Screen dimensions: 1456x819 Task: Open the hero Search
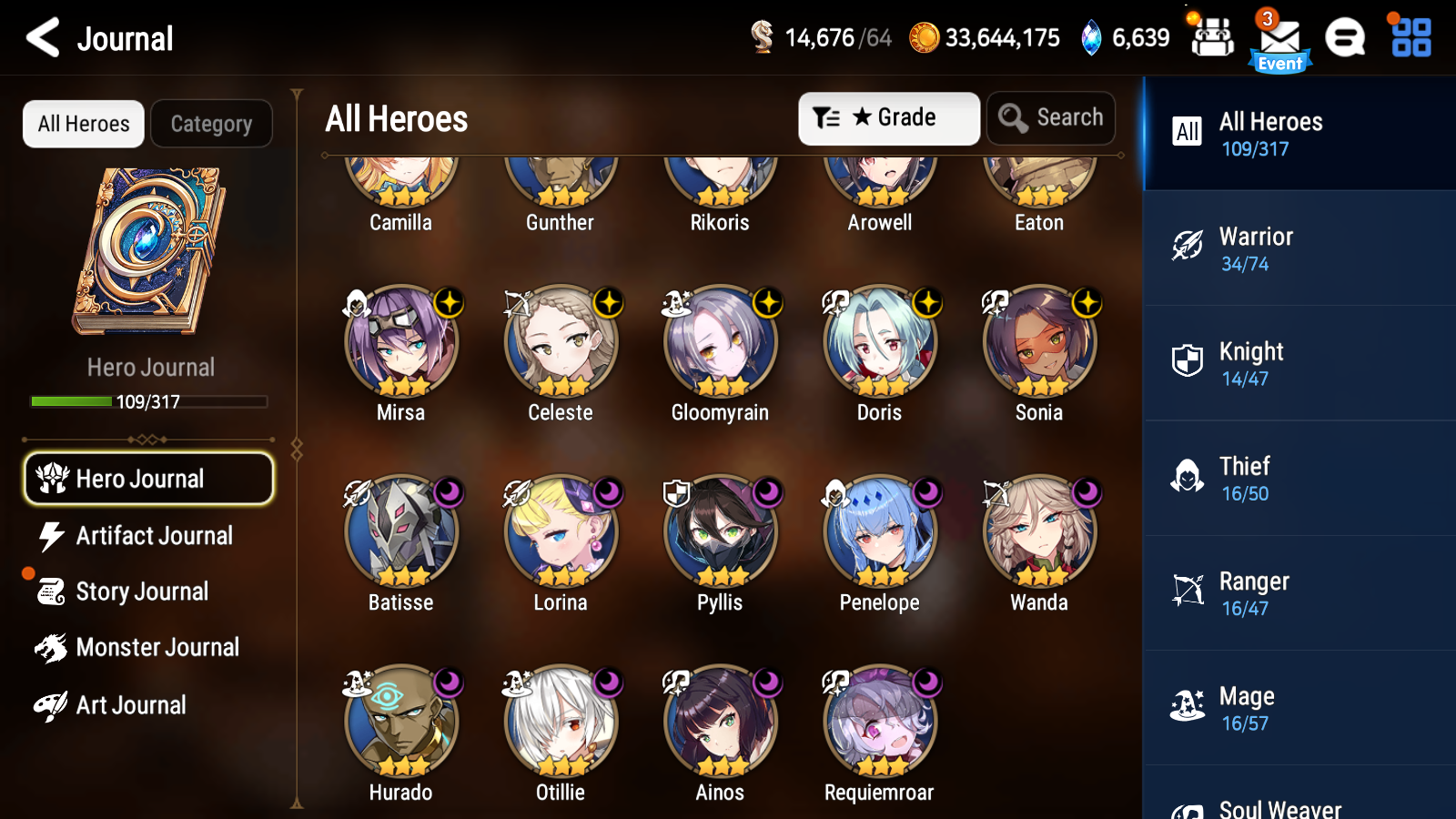(1051, 117)
